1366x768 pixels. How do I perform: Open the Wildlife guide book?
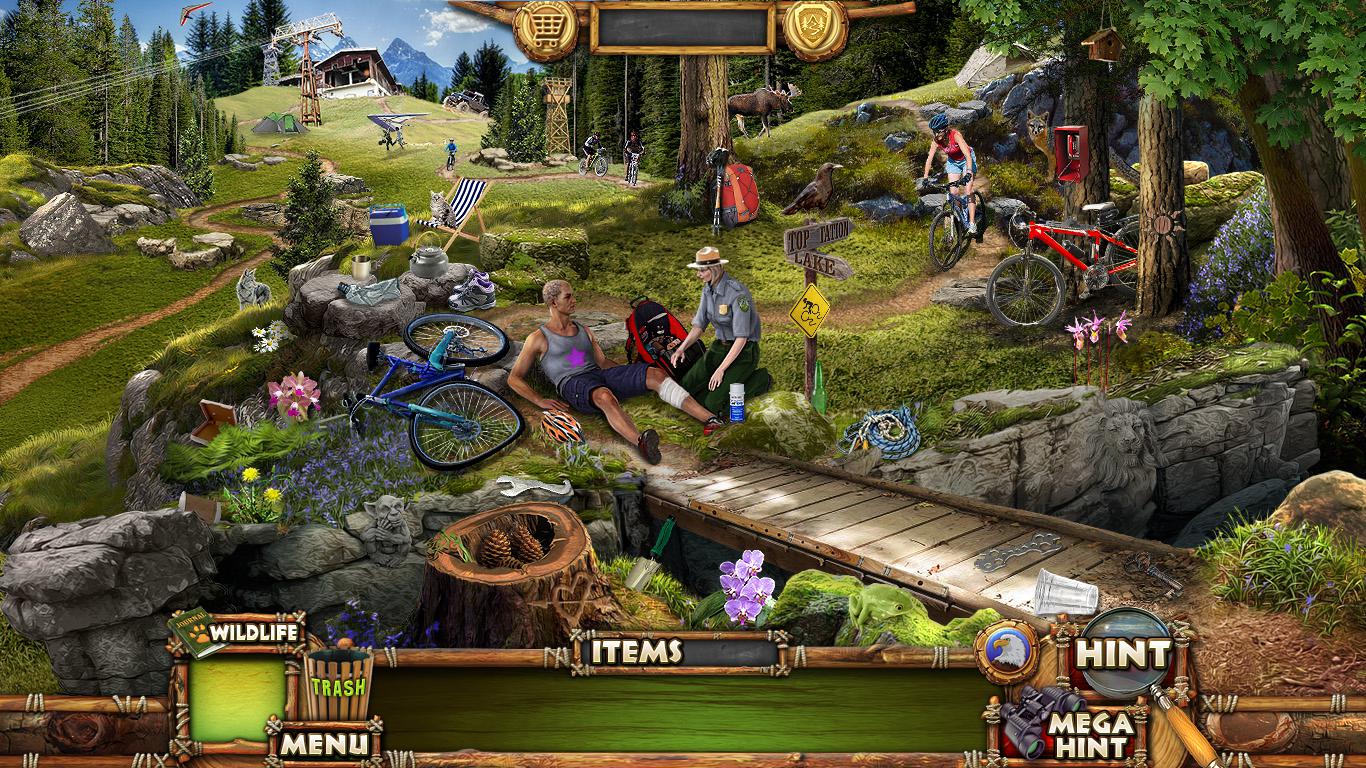click(x=236, y=632)
